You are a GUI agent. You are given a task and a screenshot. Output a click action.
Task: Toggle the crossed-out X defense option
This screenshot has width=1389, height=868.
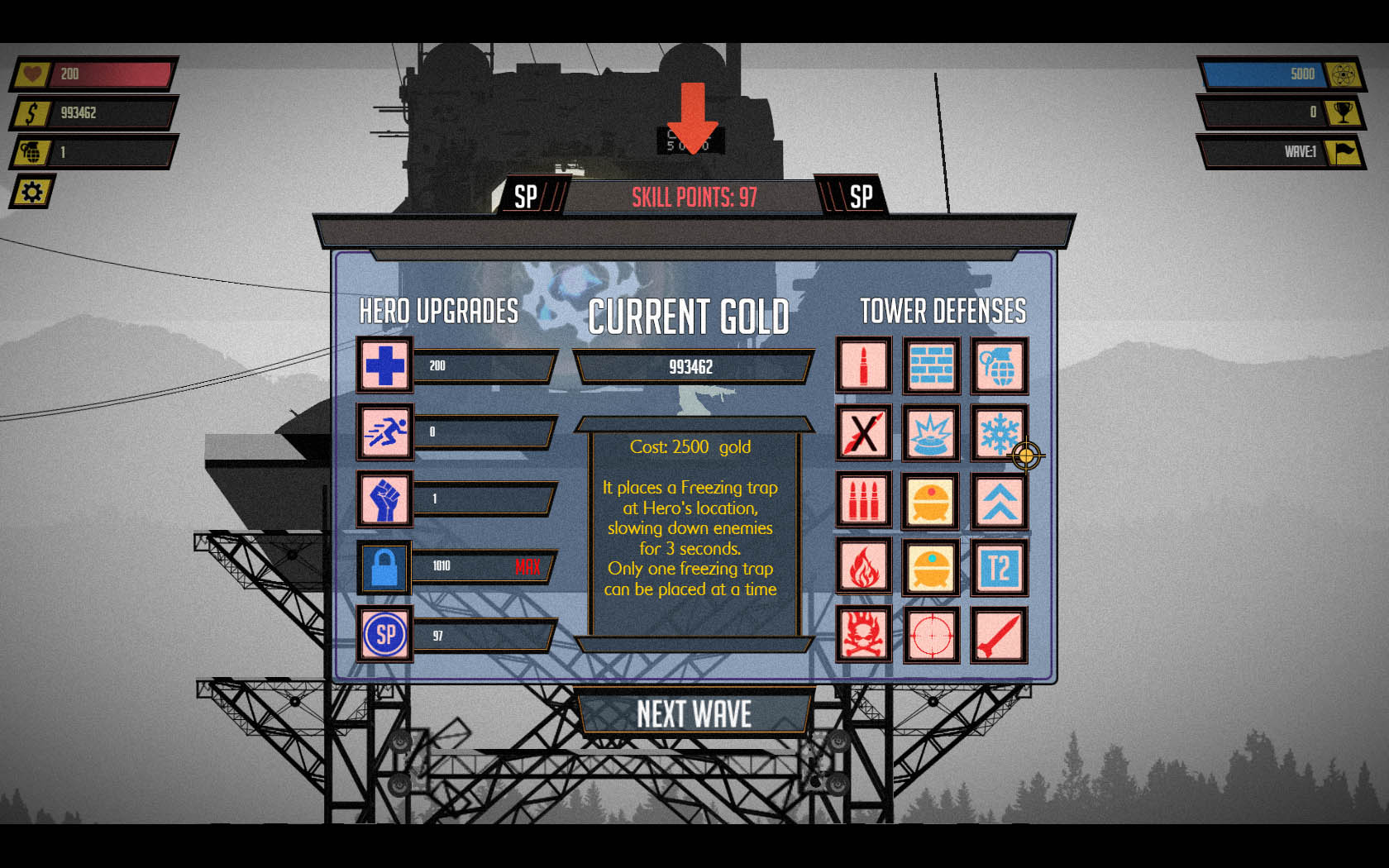(x=864, y=434)
